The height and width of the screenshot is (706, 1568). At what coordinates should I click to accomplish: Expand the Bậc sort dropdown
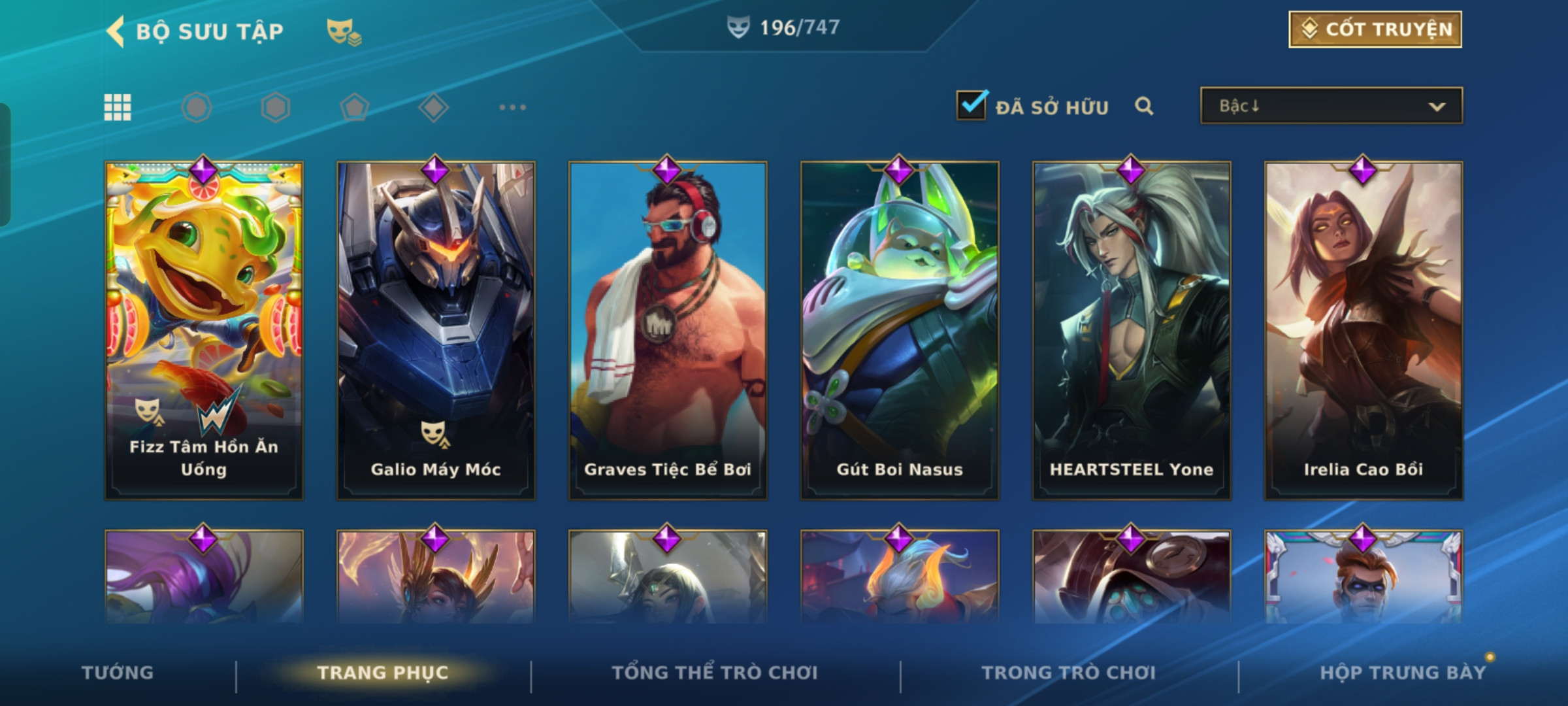click(1331, 106)
